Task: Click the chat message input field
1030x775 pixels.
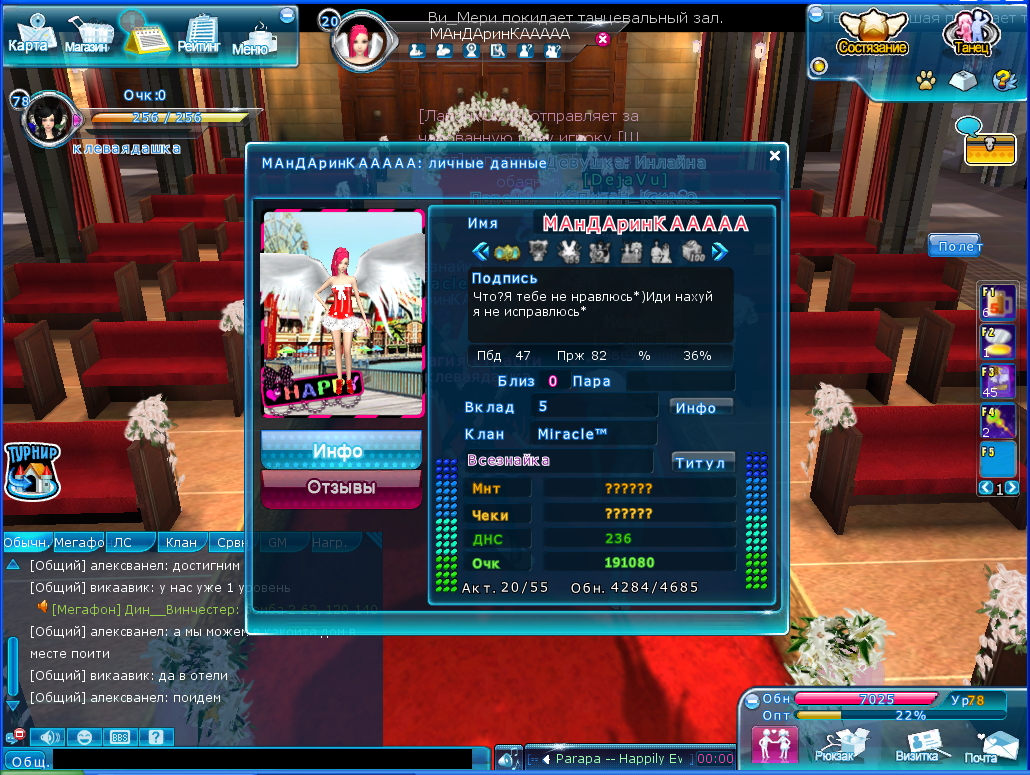Action: pyautogui.click(x=270, y=761)
